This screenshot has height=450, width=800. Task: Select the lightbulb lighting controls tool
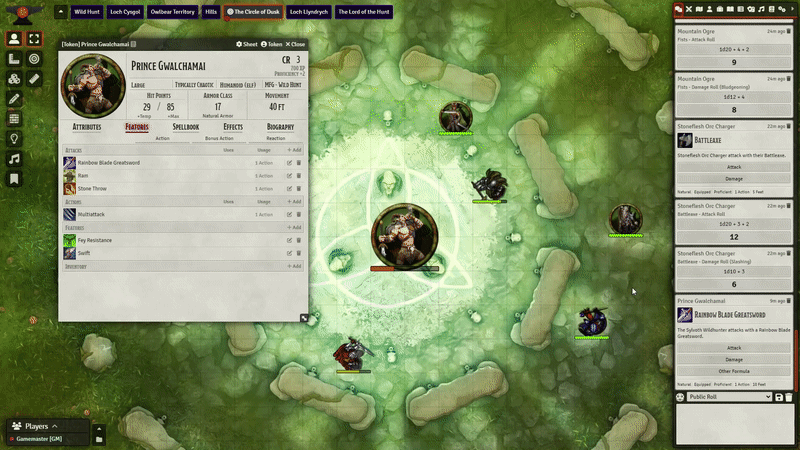click(15, 139)
